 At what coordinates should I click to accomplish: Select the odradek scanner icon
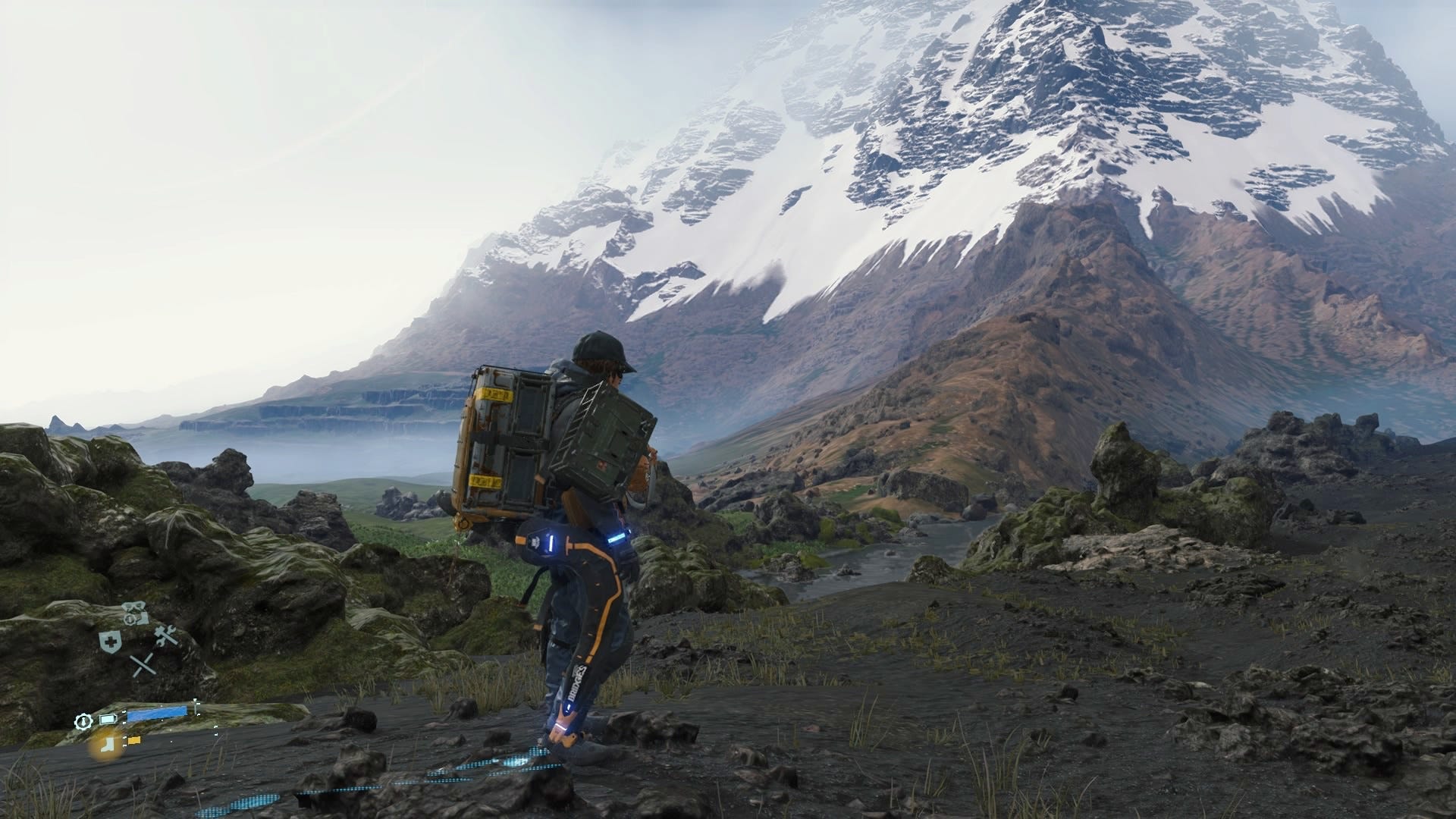[x=134, y=606]
